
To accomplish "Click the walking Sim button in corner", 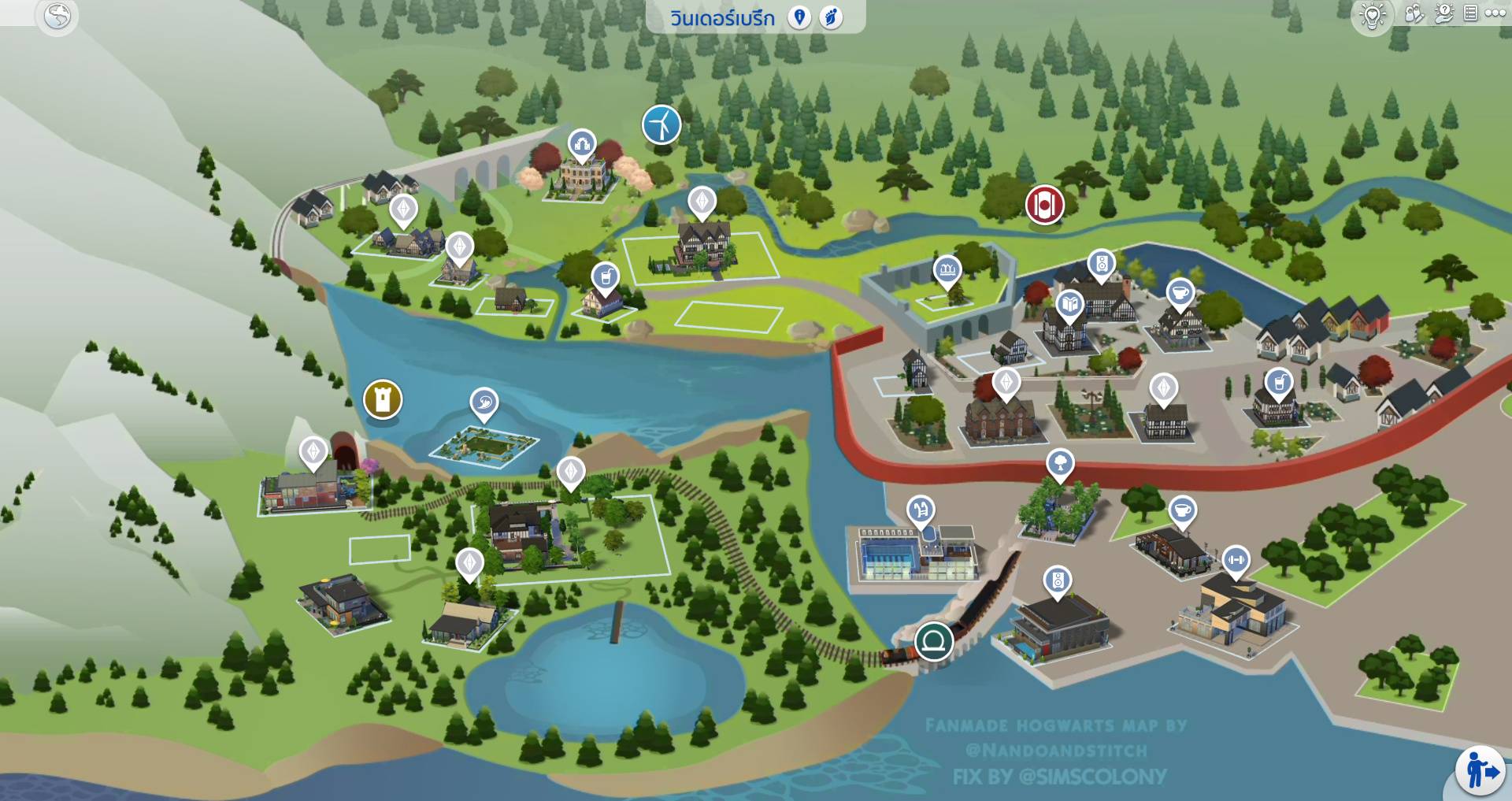I will (1480, 769).
